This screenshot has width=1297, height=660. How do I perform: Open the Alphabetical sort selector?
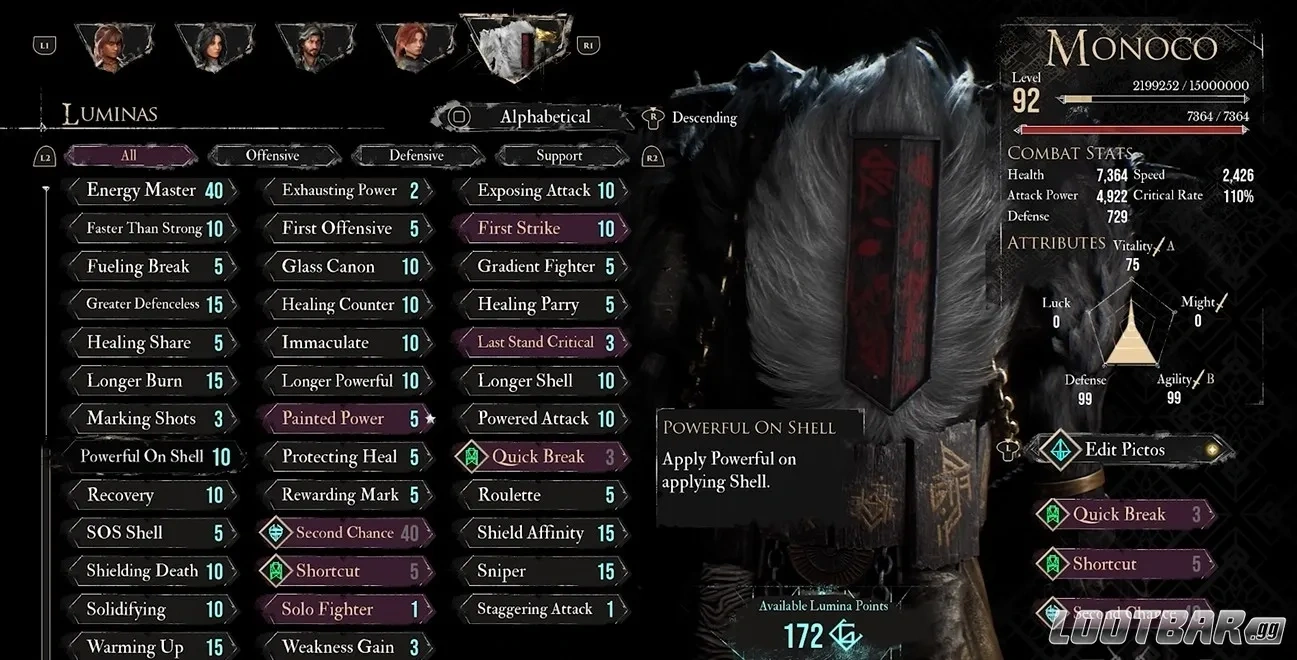(544, 117)
